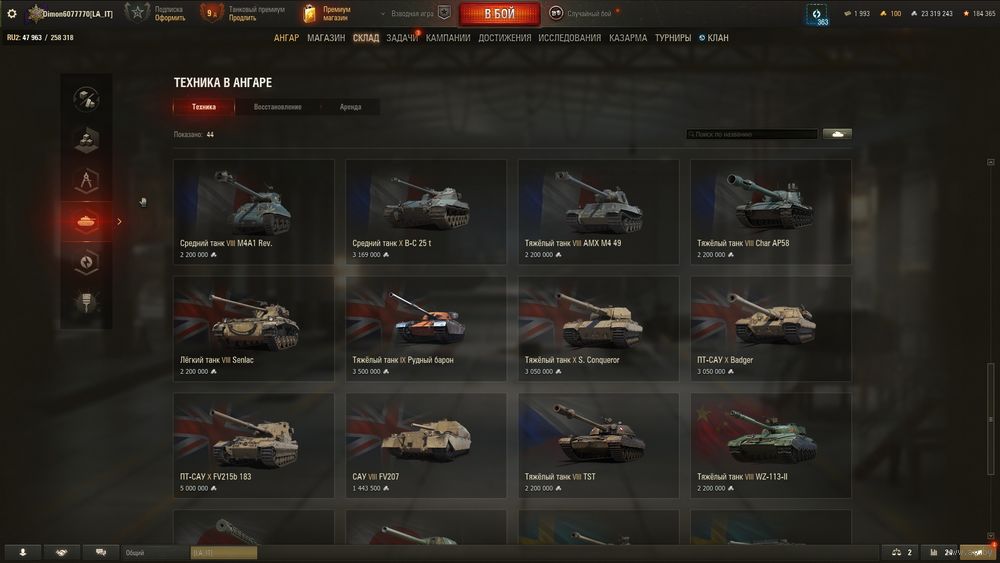Open the КАЗАРМА menu

pyautogui.click(x=628, y=38)
